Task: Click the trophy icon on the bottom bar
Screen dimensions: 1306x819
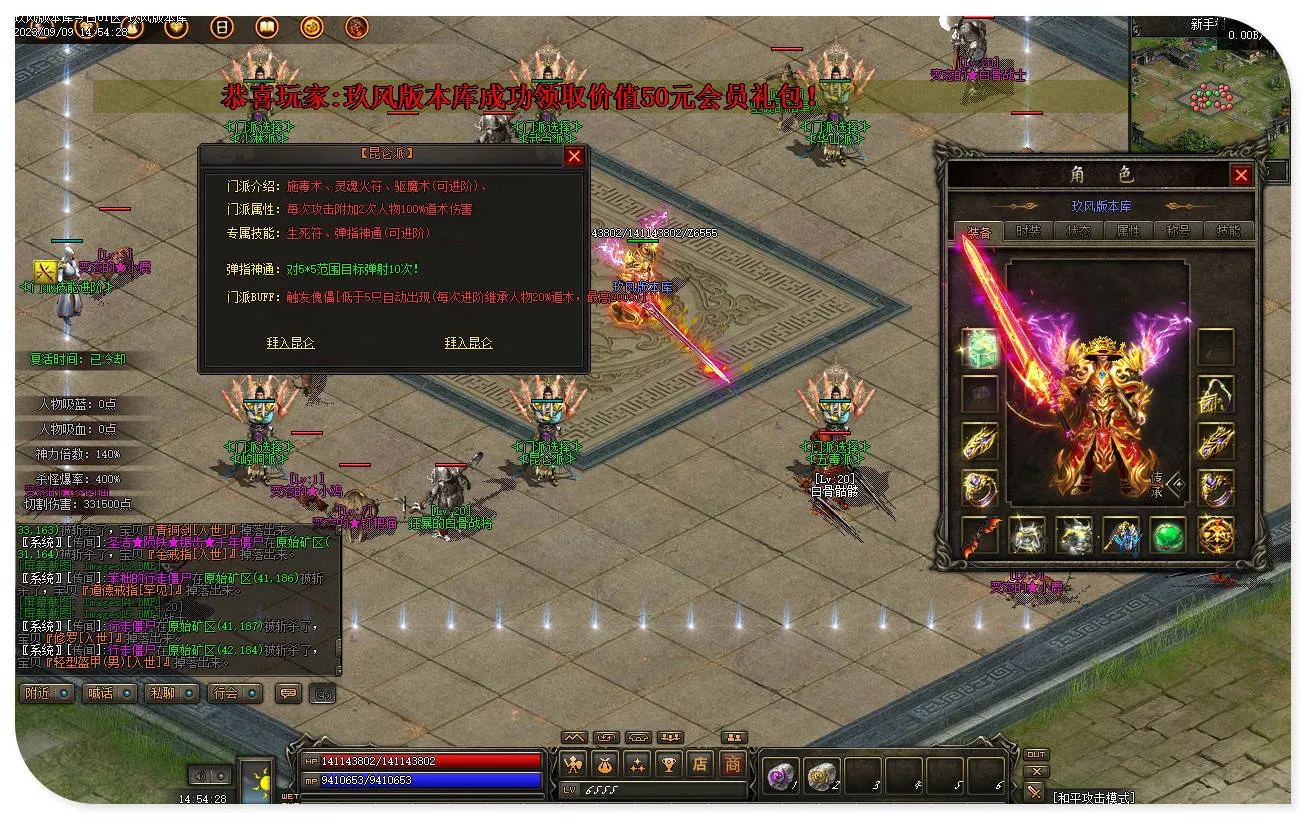Action: [x=668, y=764]
